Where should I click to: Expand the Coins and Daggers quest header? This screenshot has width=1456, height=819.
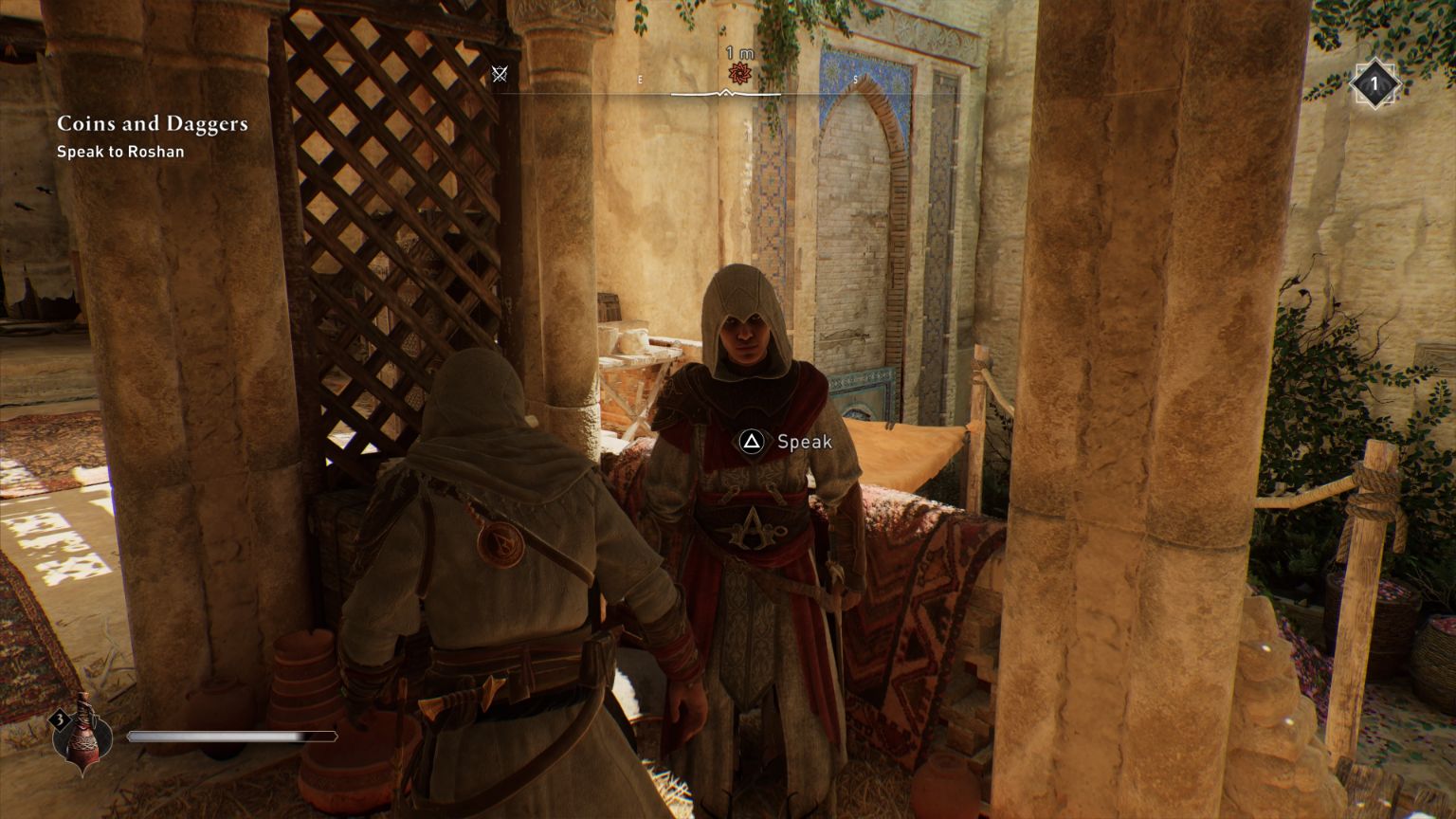click(x=153, y=123)
